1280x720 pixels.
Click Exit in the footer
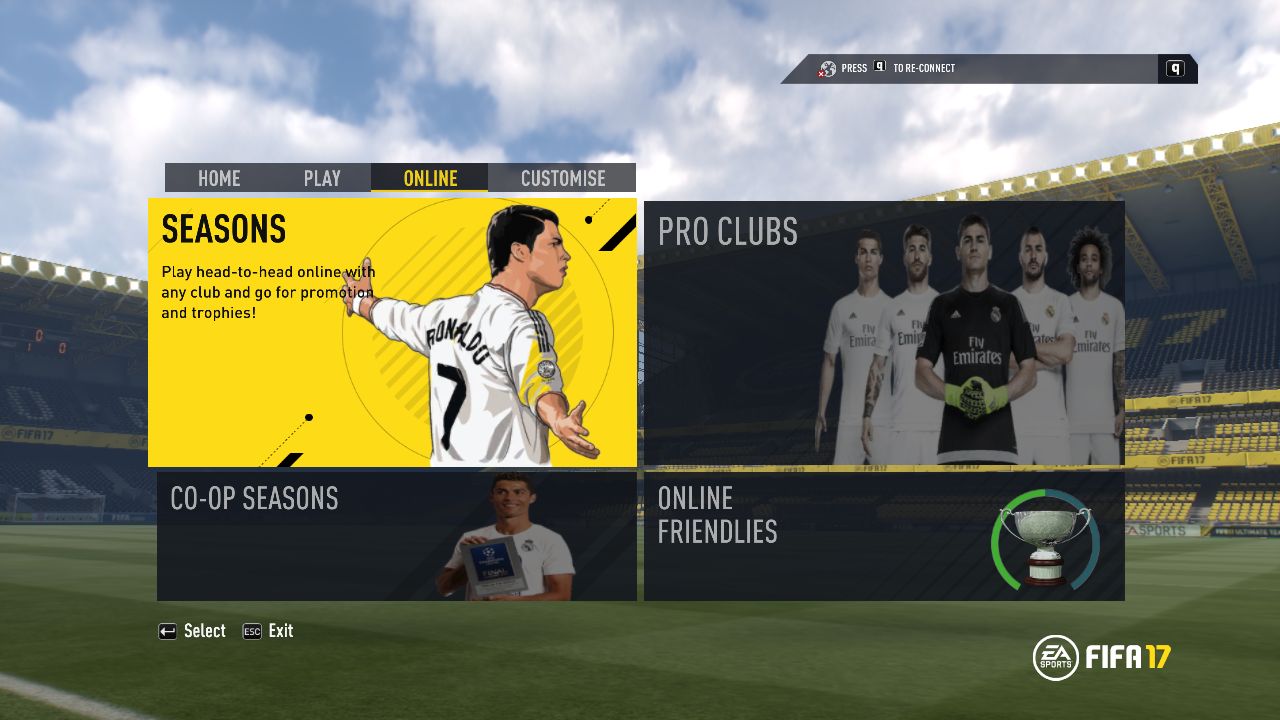pos(269,631)
